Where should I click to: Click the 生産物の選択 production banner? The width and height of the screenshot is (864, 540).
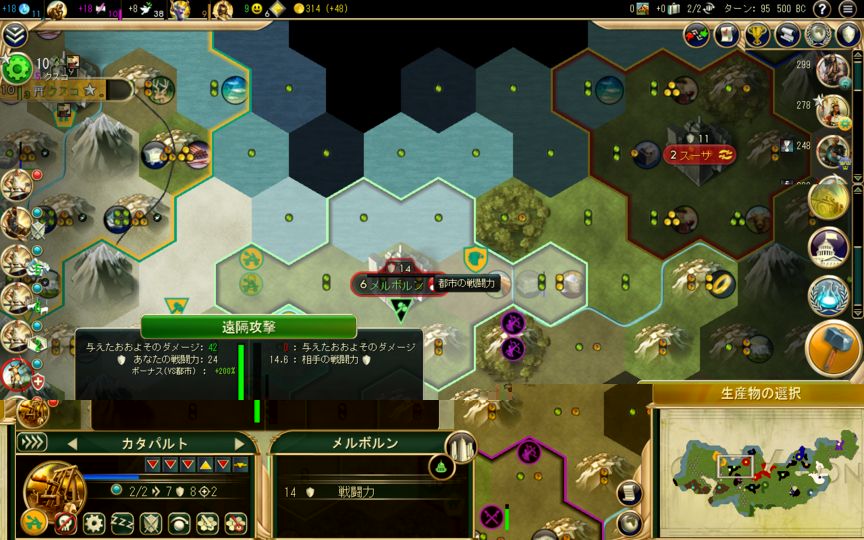757,393
